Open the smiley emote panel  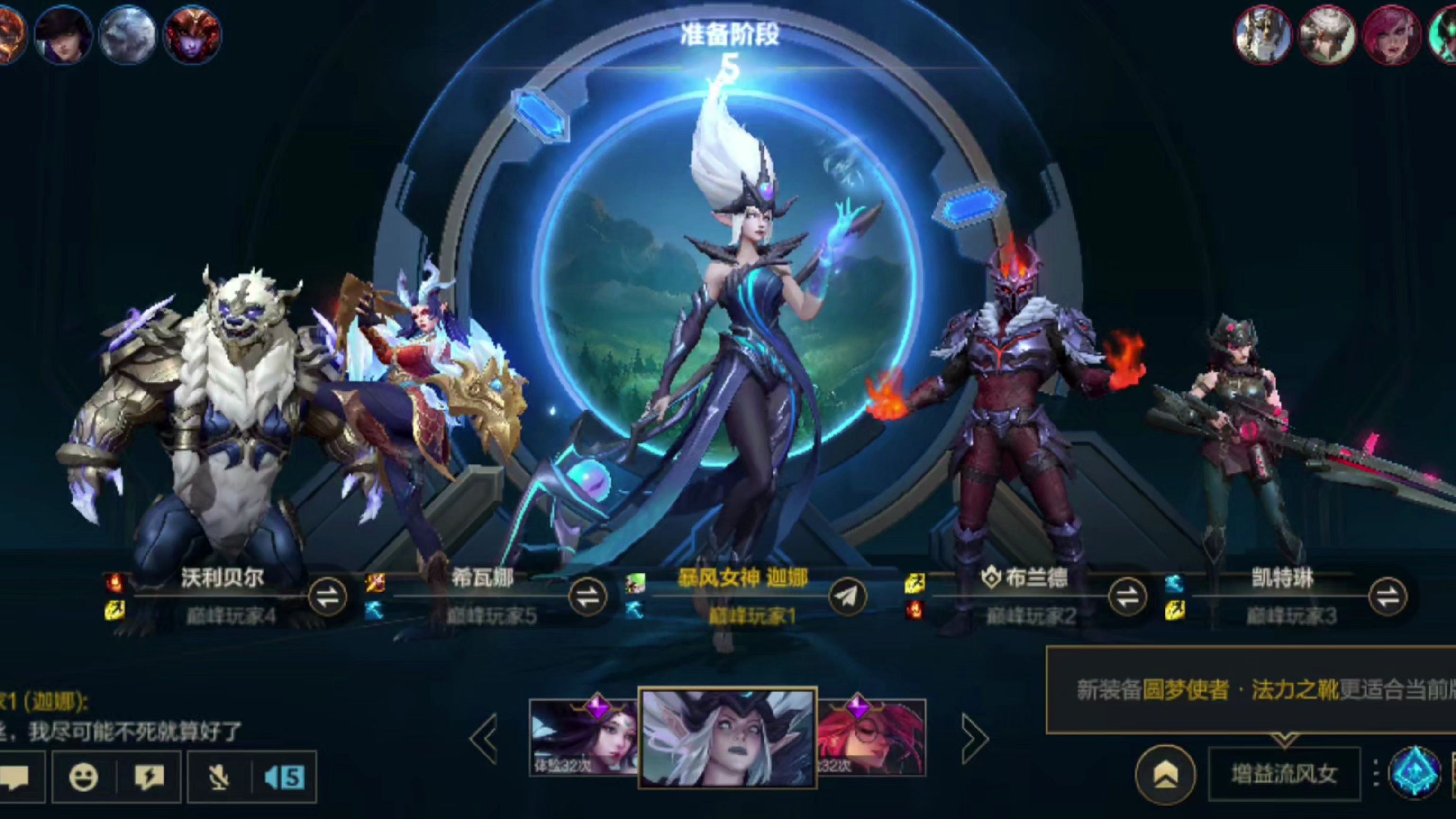[83, 778]
